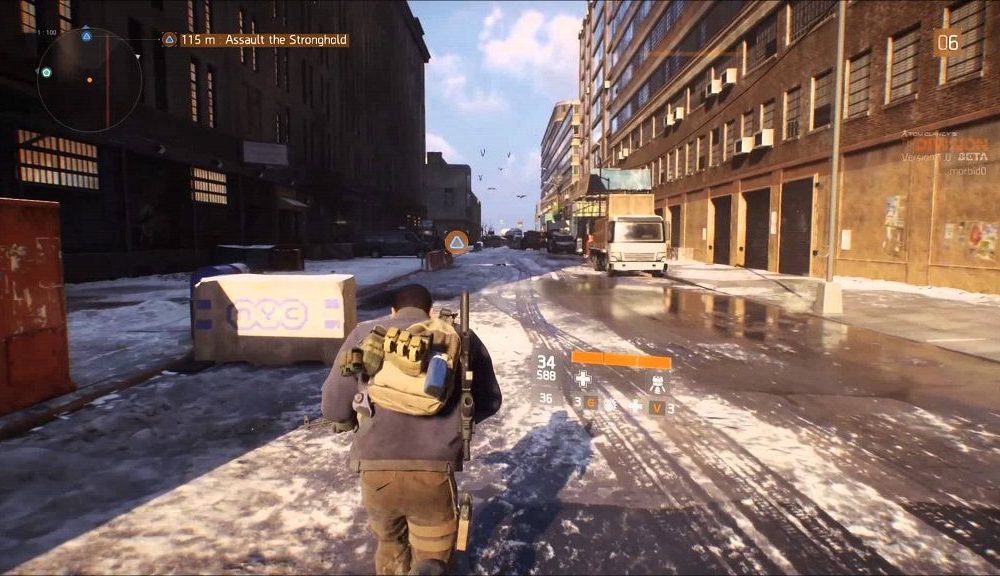Select the orange mission waypoint marker down the street
The image size is (1000, 576).
[456, 241]
